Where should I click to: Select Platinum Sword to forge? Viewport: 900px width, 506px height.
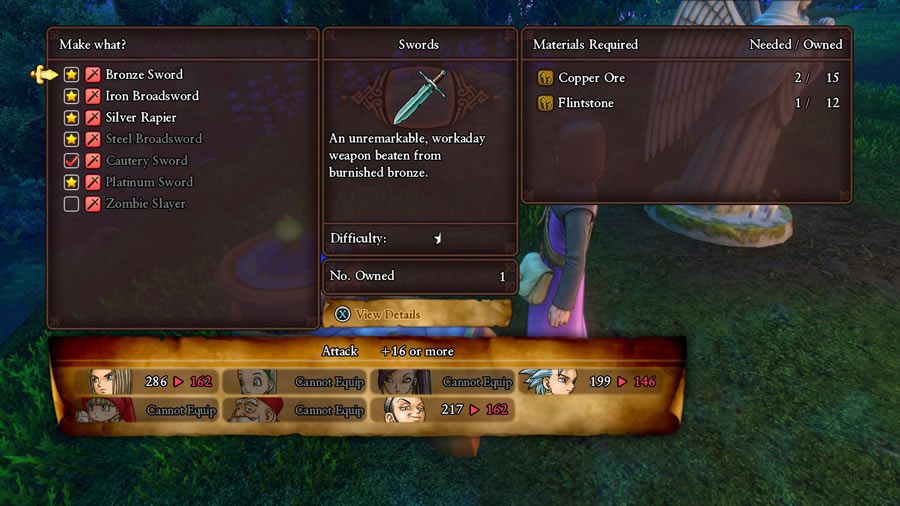click(149, 182)
